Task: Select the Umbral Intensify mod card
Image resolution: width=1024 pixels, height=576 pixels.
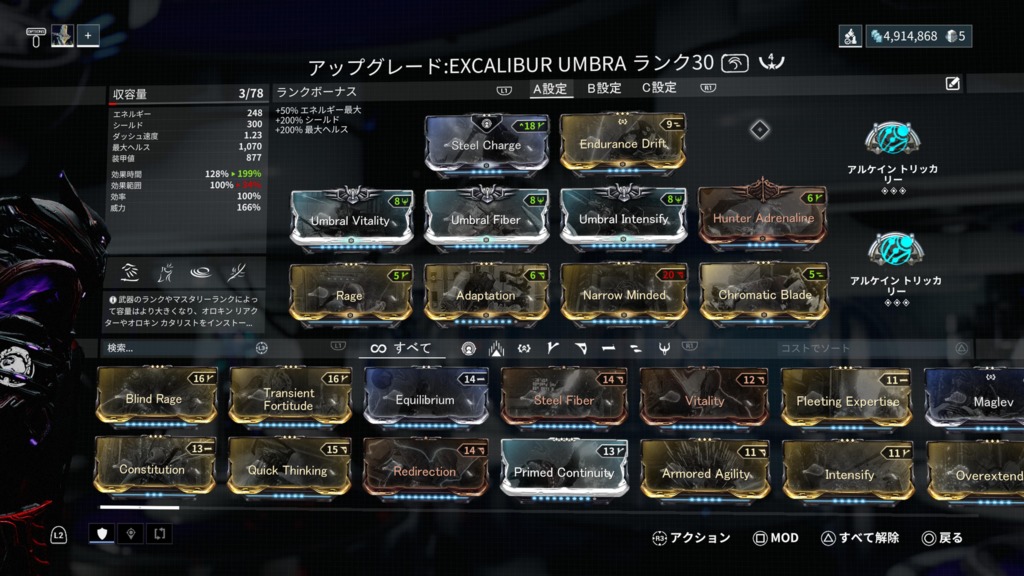Action: 622,219
